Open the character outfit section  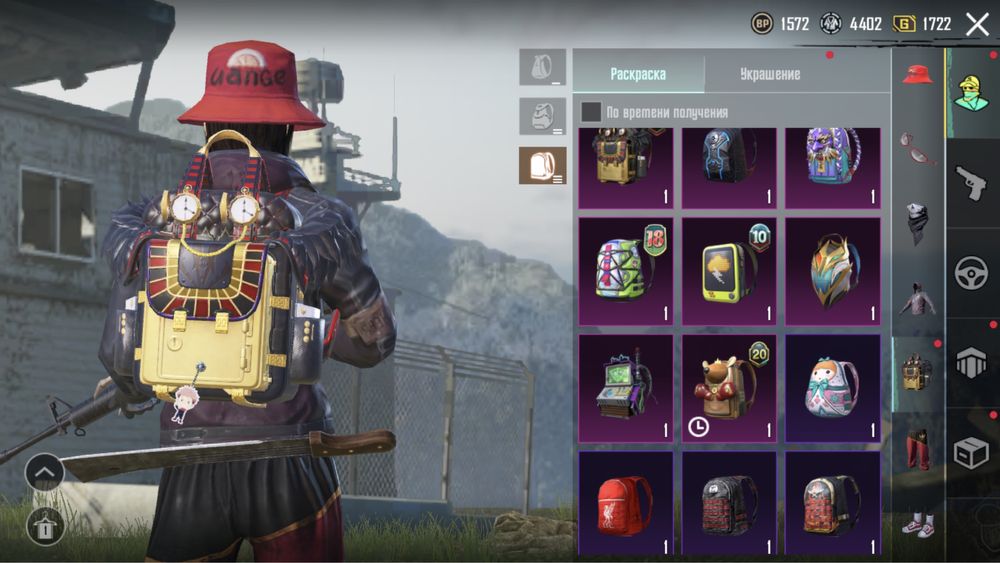click(x=971, y=93)
